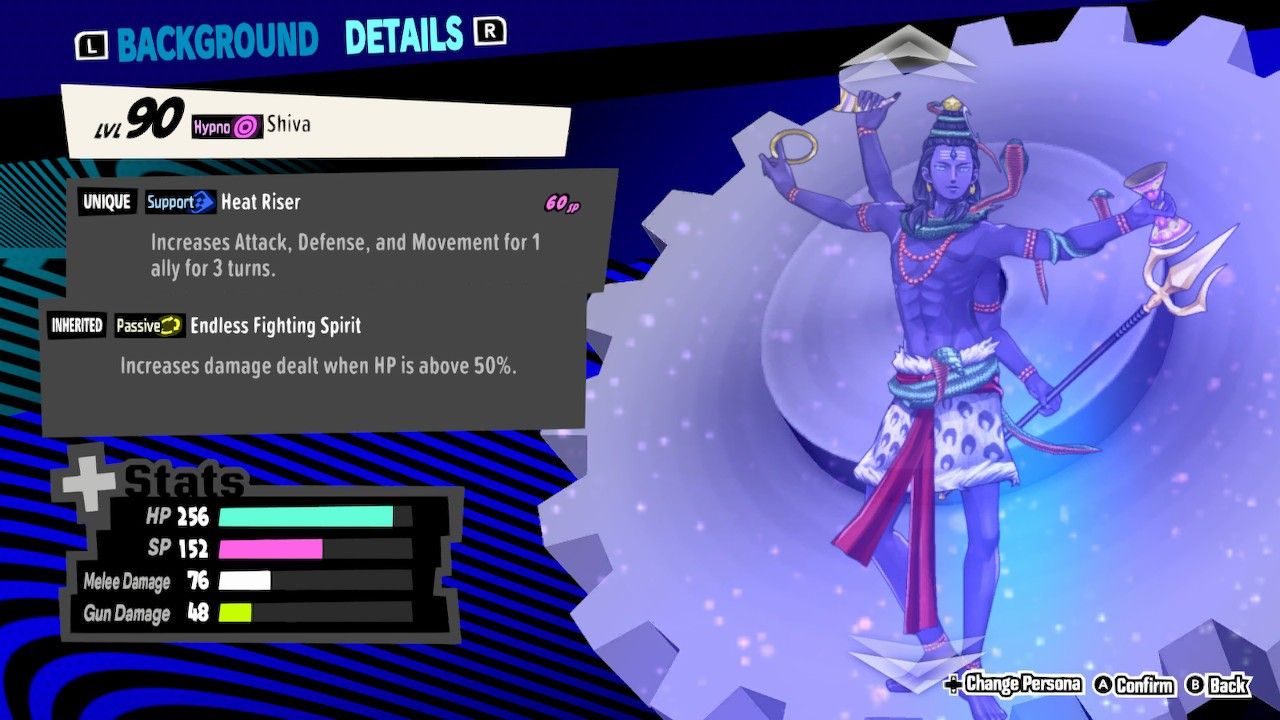Toggle the UNIQUE skill badge on Heat Riser
The image size is (1280, 720).
(108, 202)
